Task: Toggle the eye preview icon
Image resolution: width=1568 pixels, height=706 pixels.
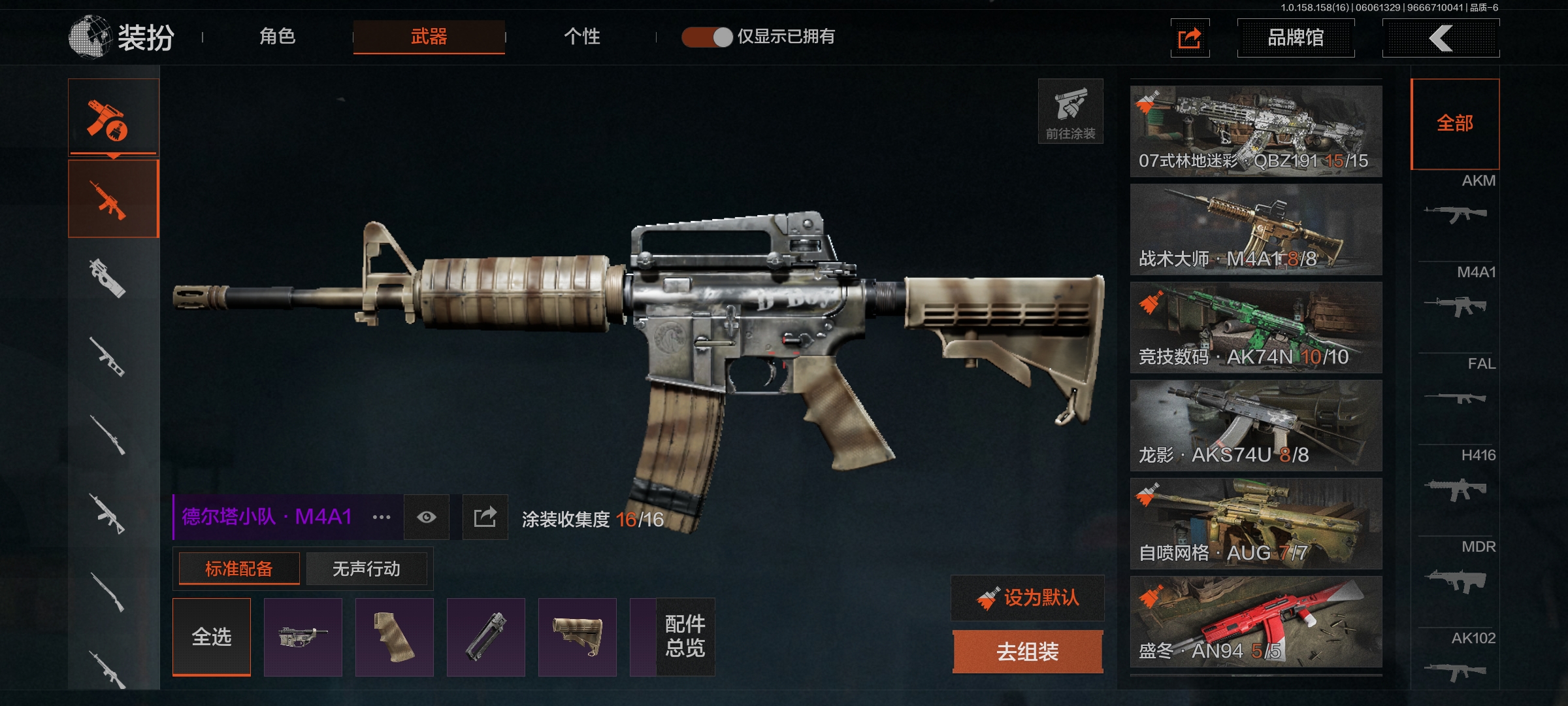Action: tap(427, 517)
